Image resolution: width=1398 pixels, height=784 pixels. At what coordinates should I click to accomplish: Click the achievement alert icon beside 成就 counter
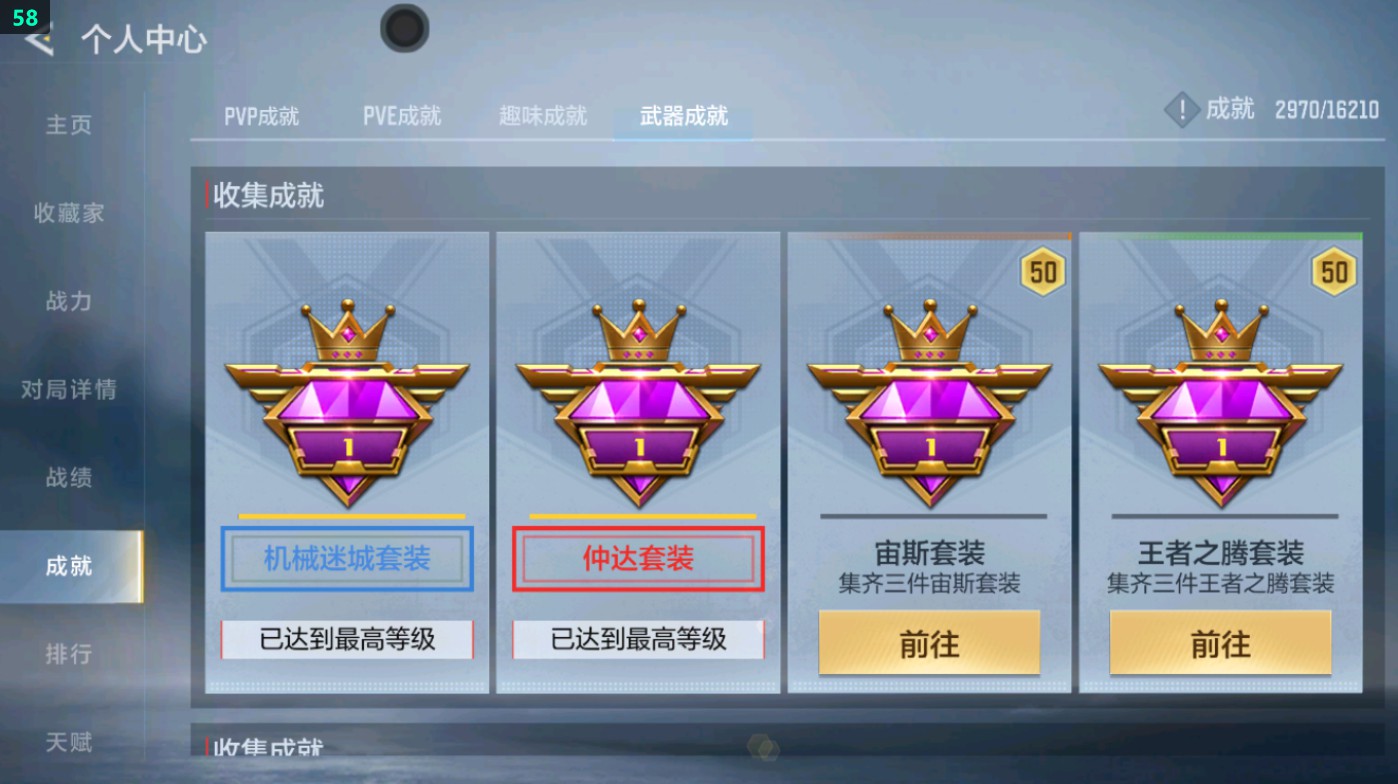pos(1181,110)
